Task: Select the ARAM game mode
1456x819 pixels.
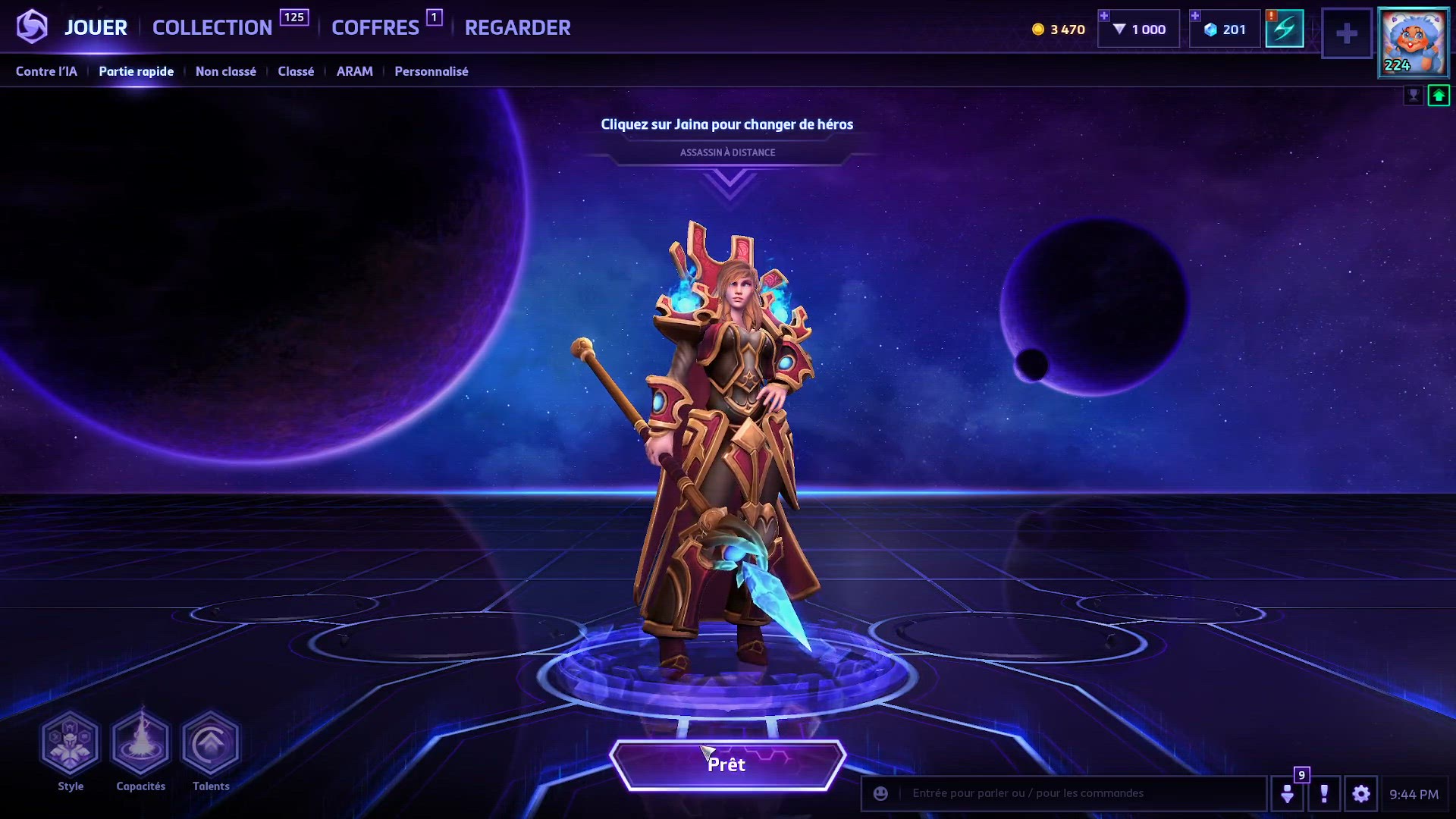Action: point(354,71)
